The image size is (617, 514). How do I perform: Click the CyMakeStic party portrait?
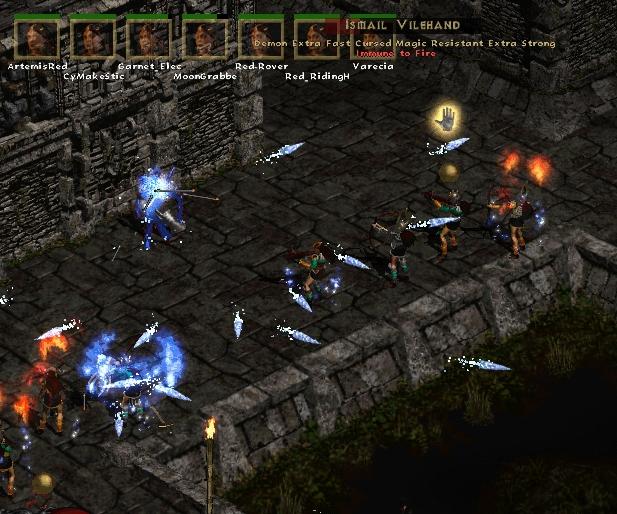[x=93, y=38]
